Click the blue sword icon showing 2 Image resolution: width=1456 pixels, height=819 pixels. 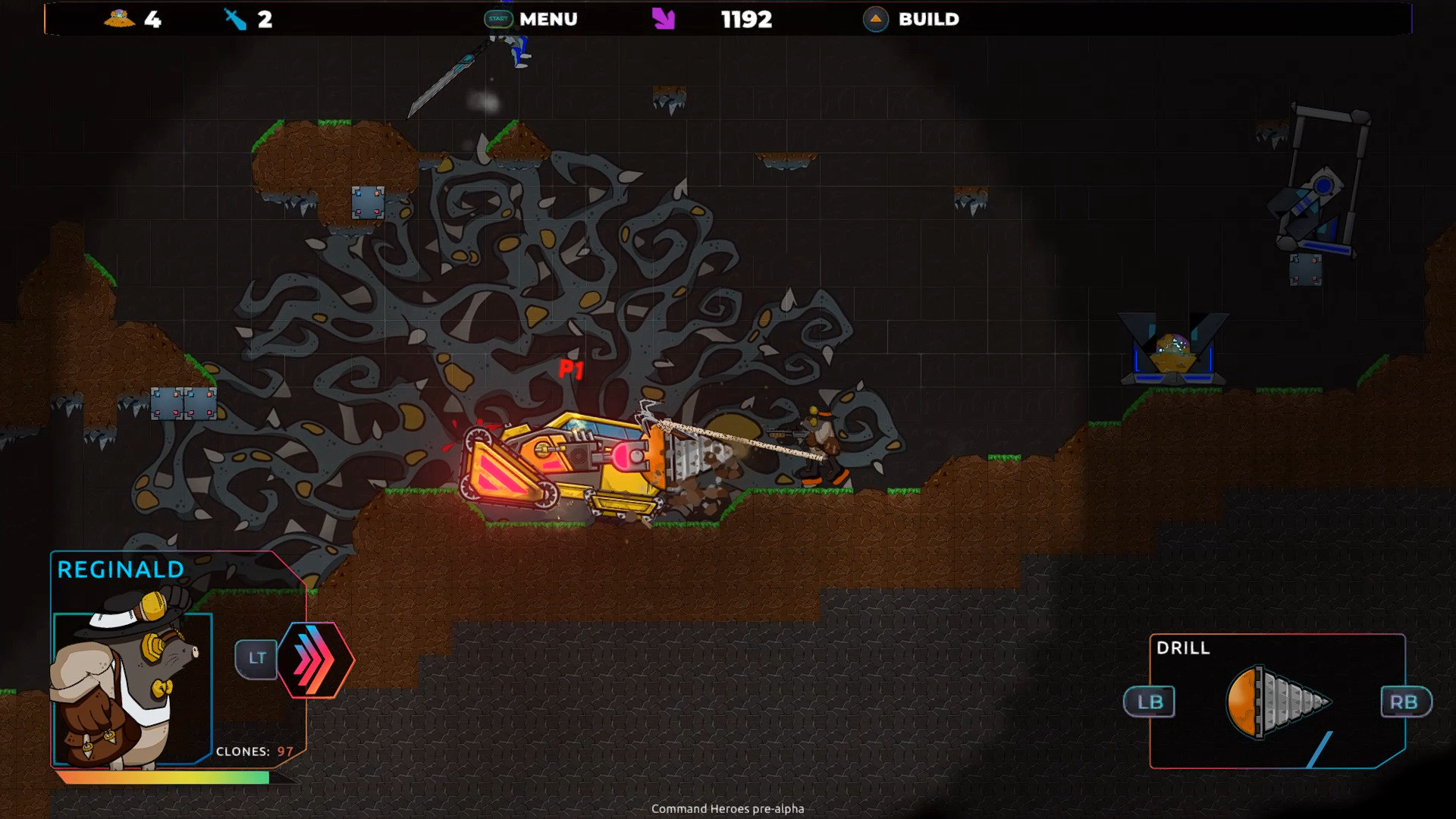point(235,20)
